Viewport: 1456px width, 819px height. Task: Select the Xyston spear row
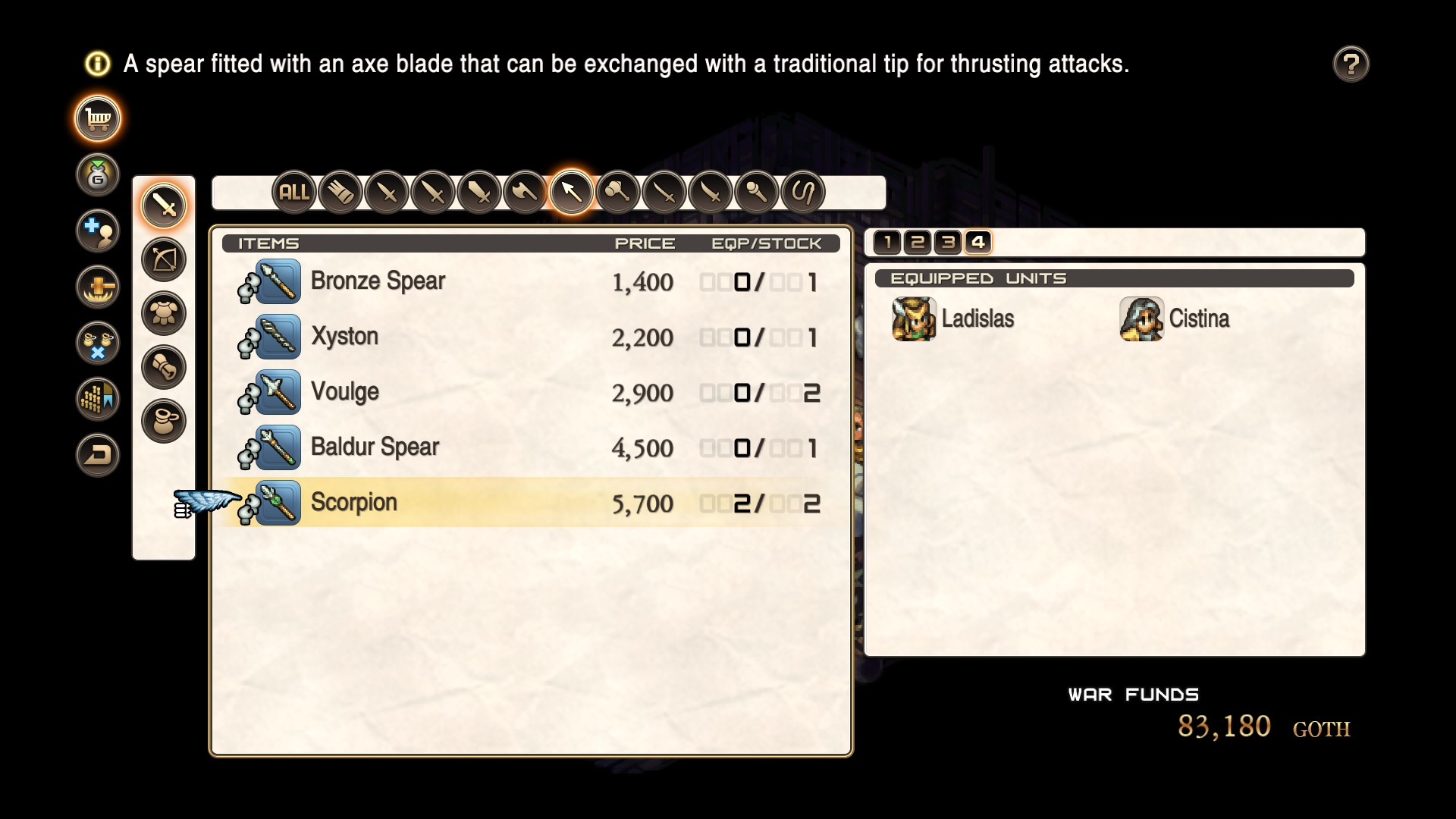pyautogui.click(x=531, y=337)
